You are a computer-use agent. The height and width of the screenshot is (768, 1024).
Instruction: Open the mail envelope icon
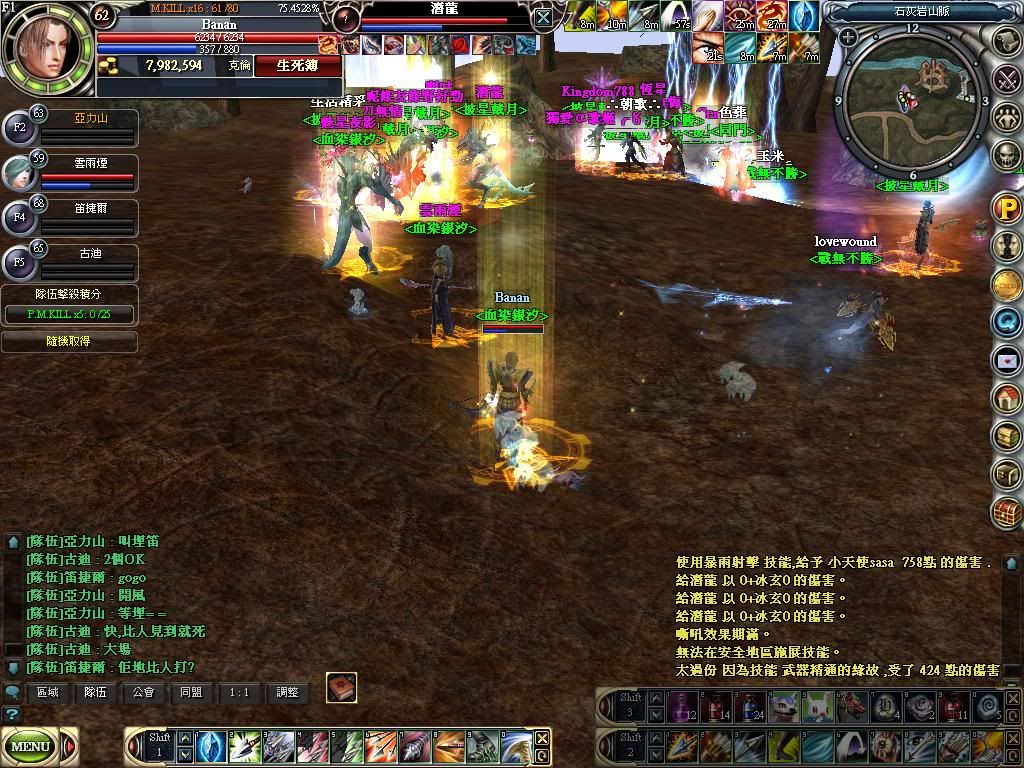(1006, 359)
